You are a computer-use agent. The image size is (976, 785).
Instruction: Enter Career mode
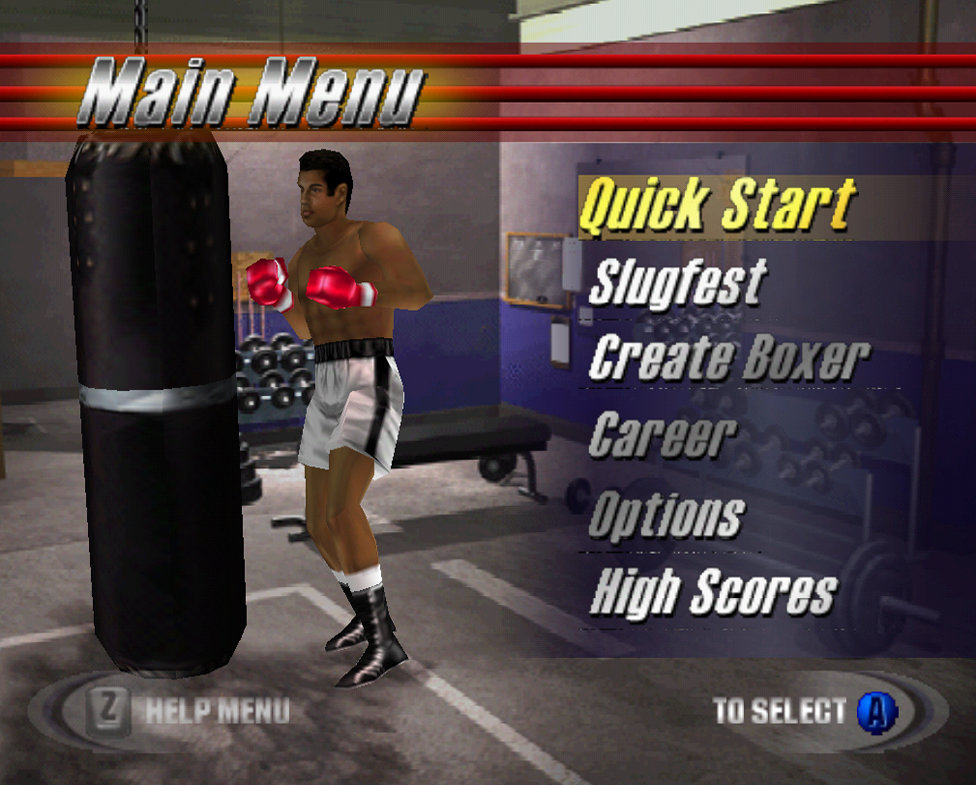(x=662, y=435)
